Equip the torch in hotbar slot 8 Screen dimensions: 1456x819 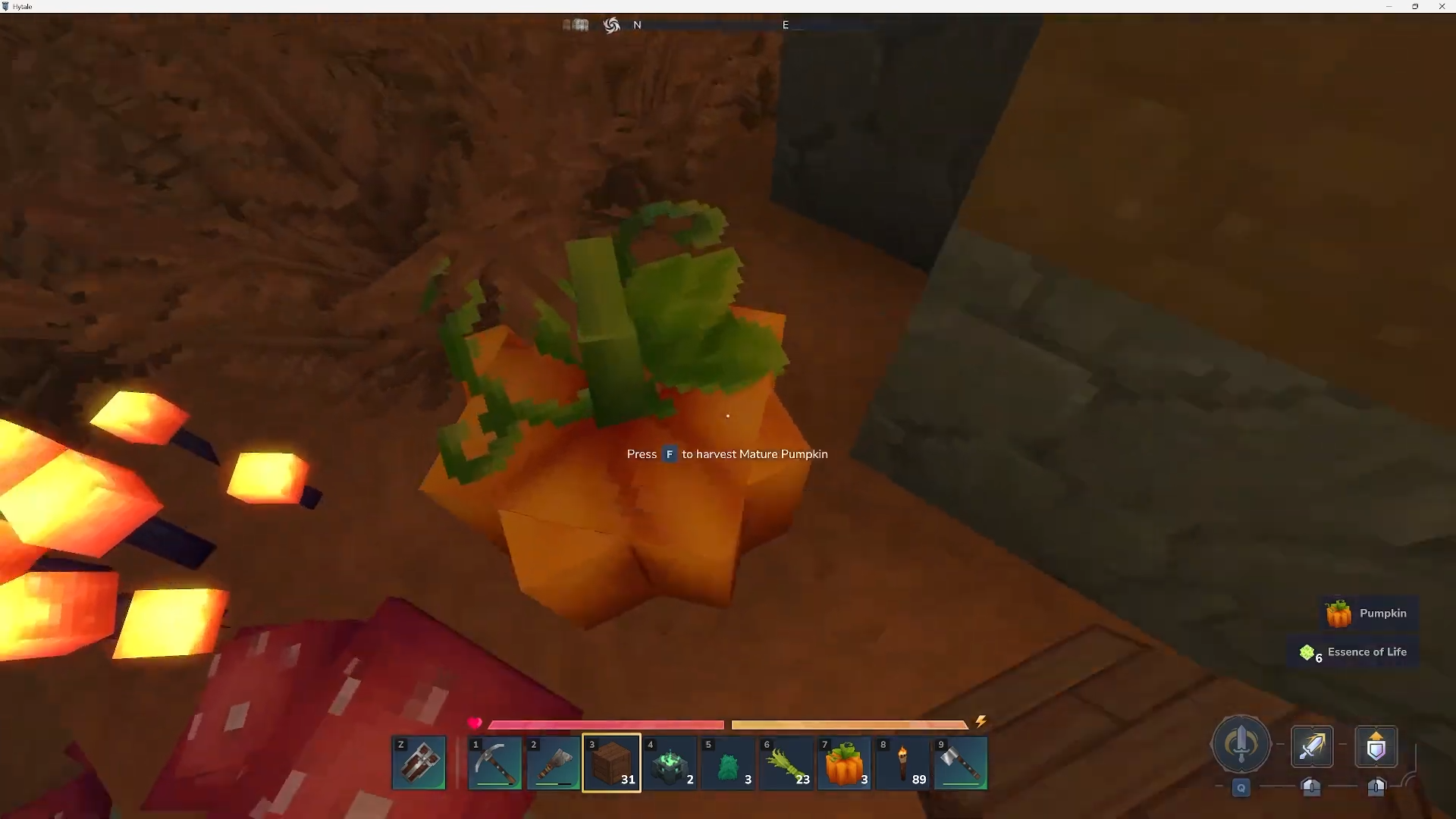902,763
